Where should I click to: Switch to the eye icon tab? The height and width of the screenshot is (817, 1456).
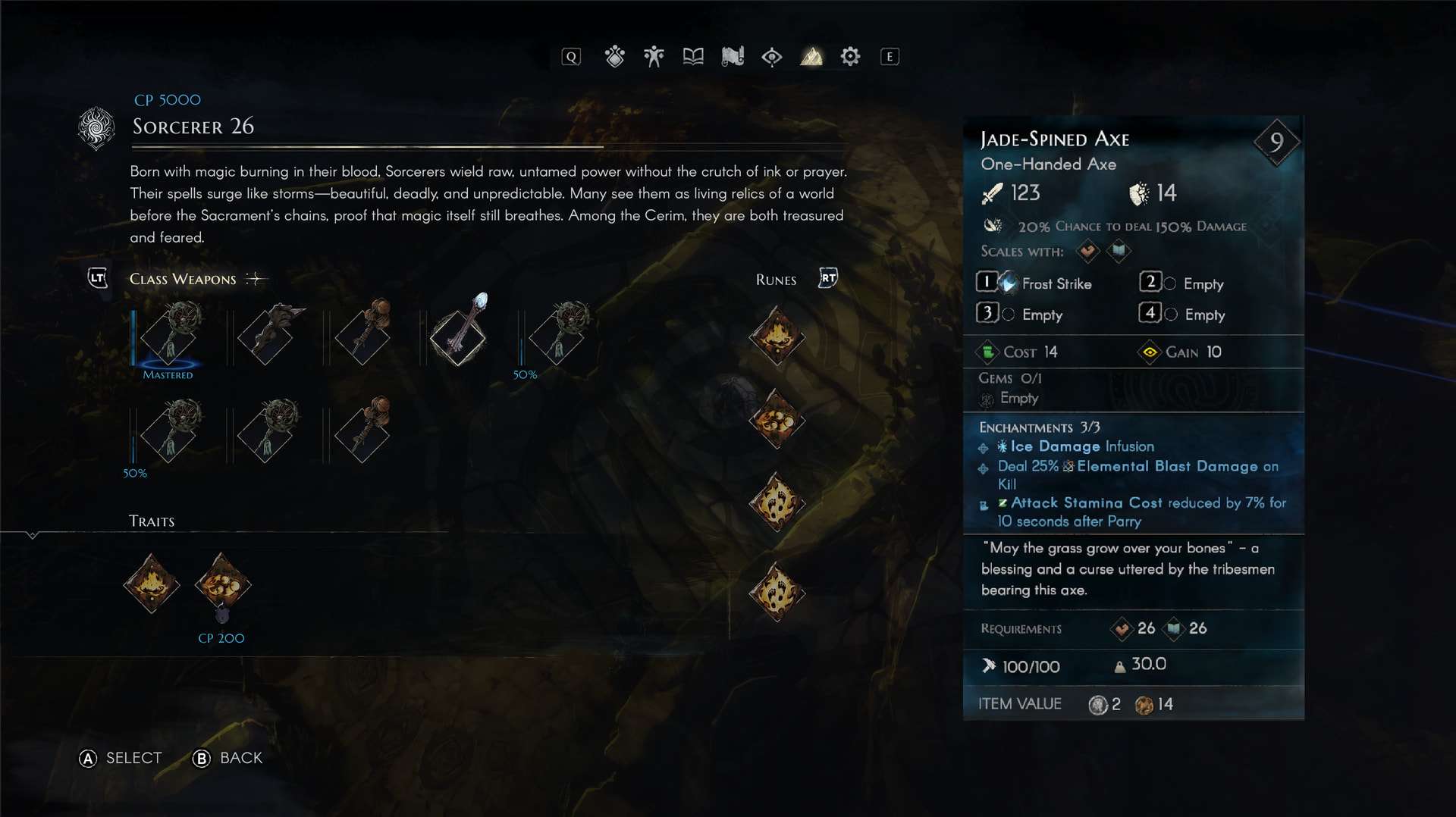tap(772, 56)
